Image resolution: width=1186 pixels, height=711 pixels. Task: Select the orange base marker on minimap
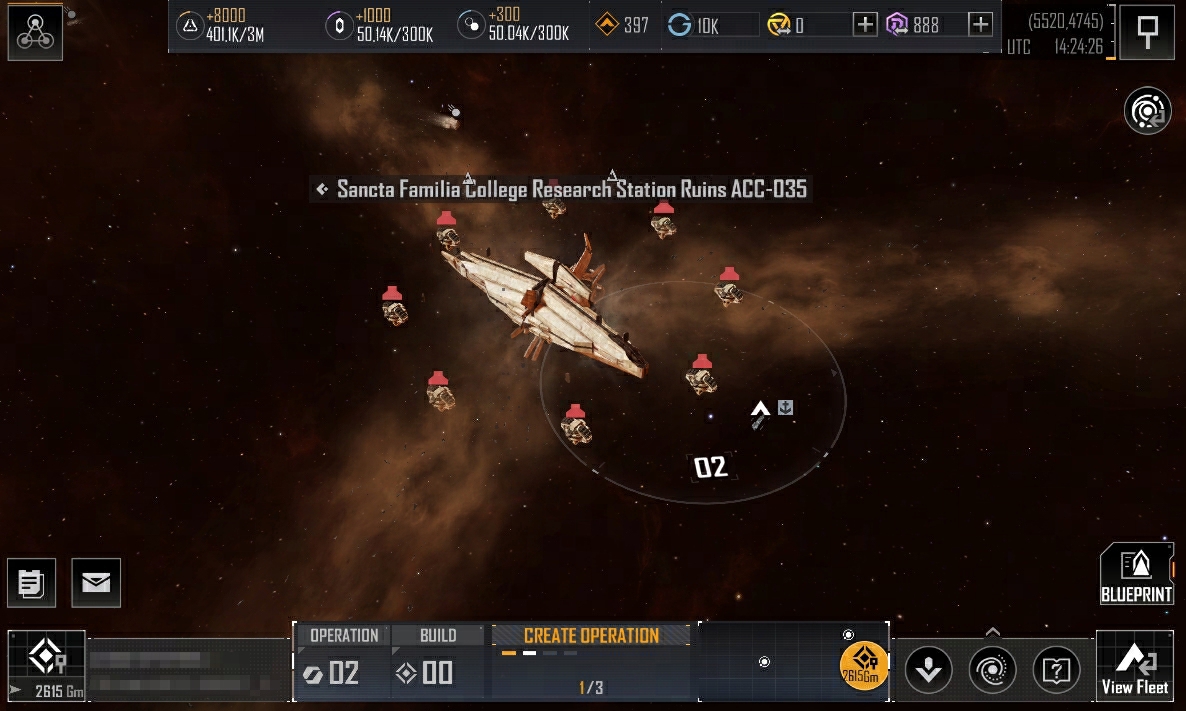click(x=864, y=665)
